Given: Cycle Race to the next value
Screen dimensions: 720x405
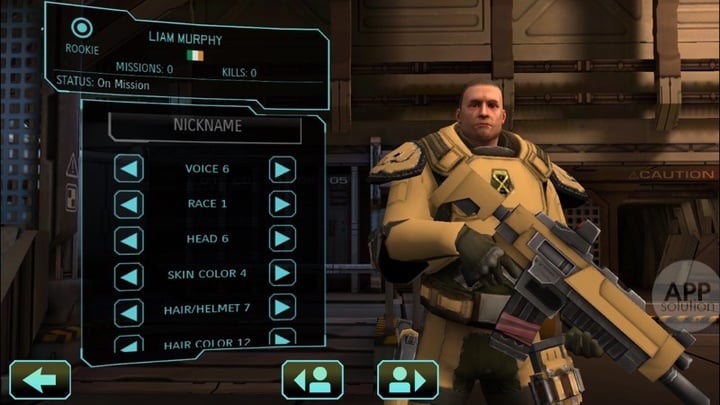Looking at the screenshot, I should coord(283,204).
